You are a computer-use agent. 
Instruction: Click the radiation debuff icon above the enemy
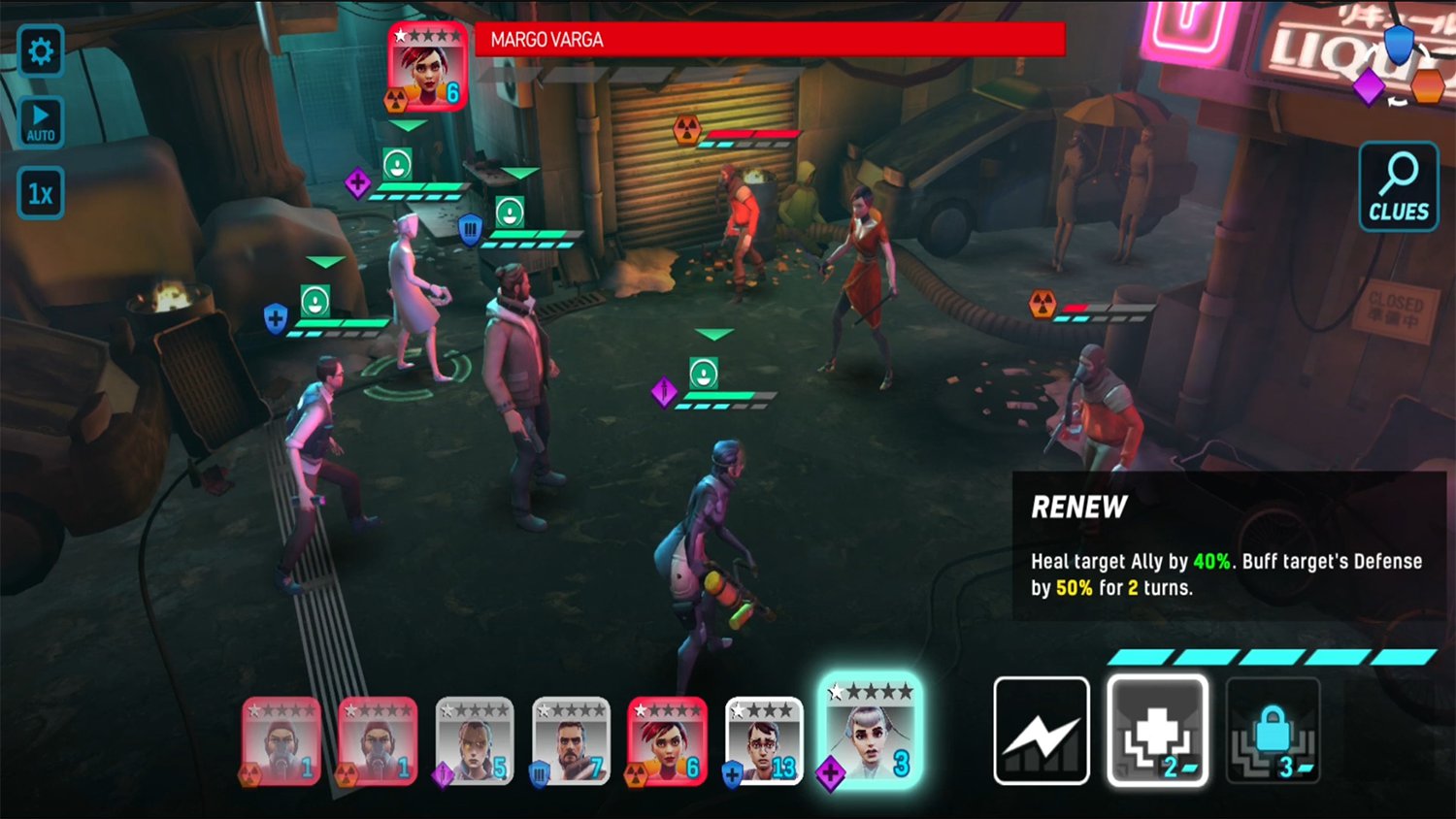point(689,128)
